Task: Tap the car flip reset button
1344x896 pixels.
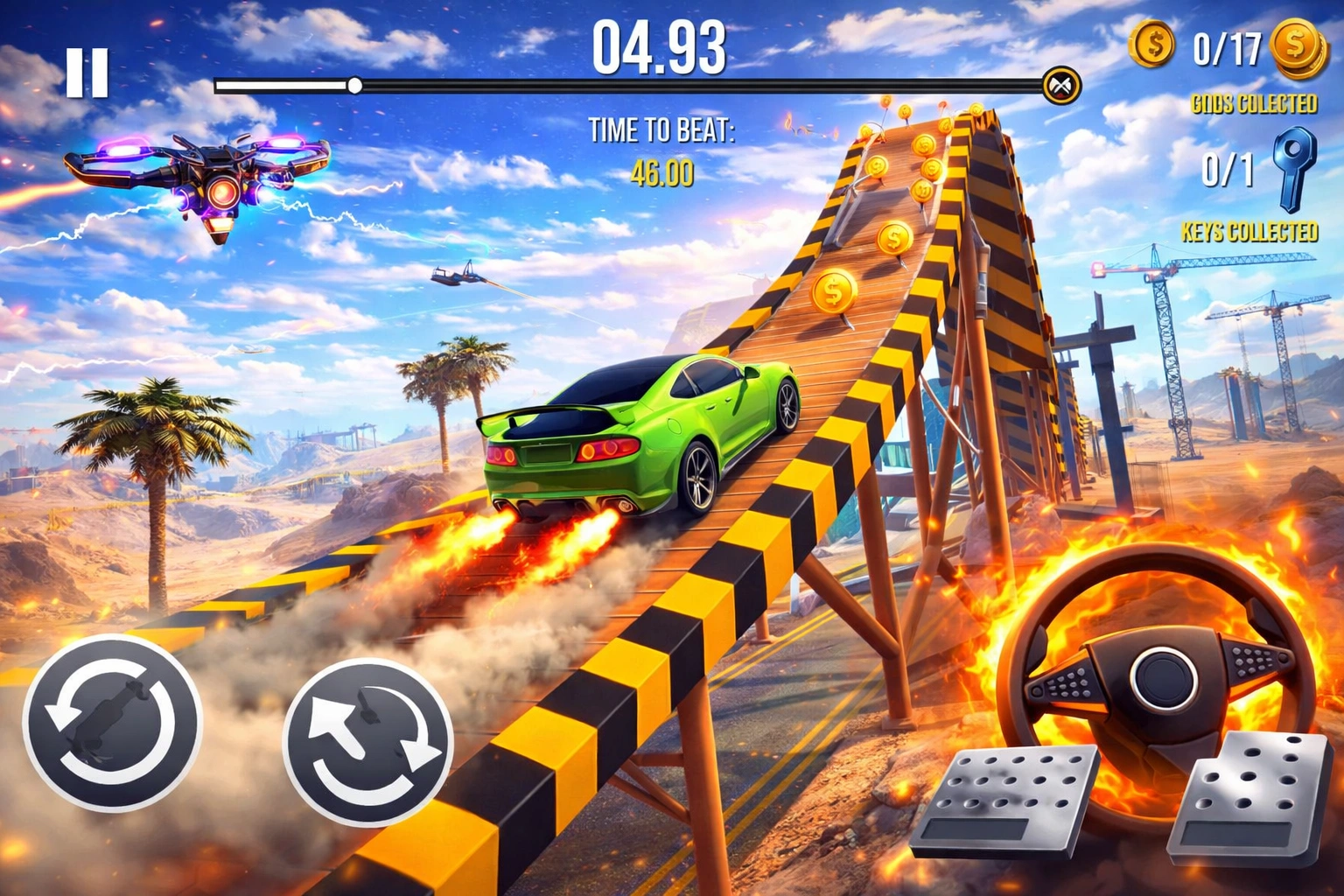Action: (x=112, y=721)
